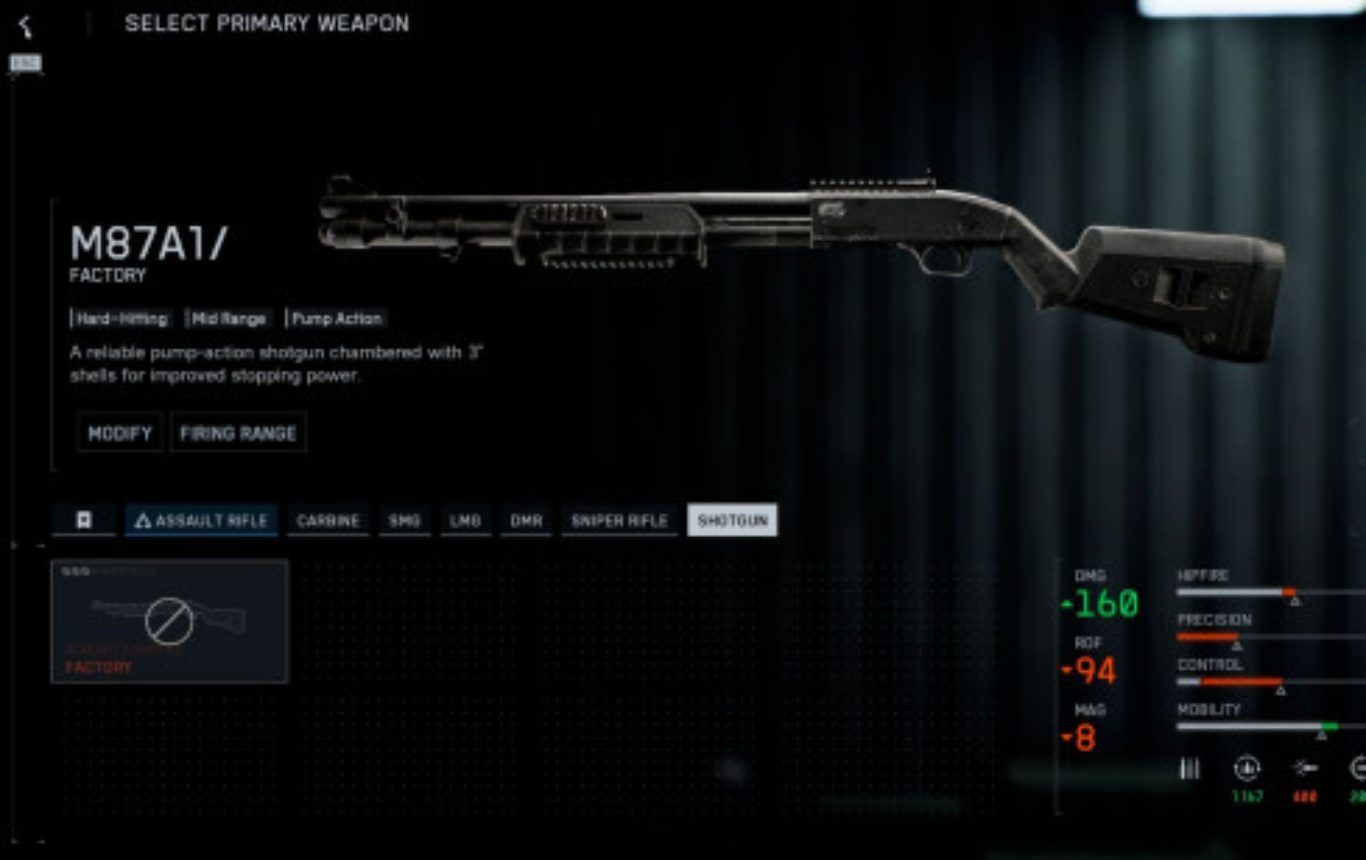Switch to the Carbine category
Viewport: 1366px width, 860px height.
[328, 521]
